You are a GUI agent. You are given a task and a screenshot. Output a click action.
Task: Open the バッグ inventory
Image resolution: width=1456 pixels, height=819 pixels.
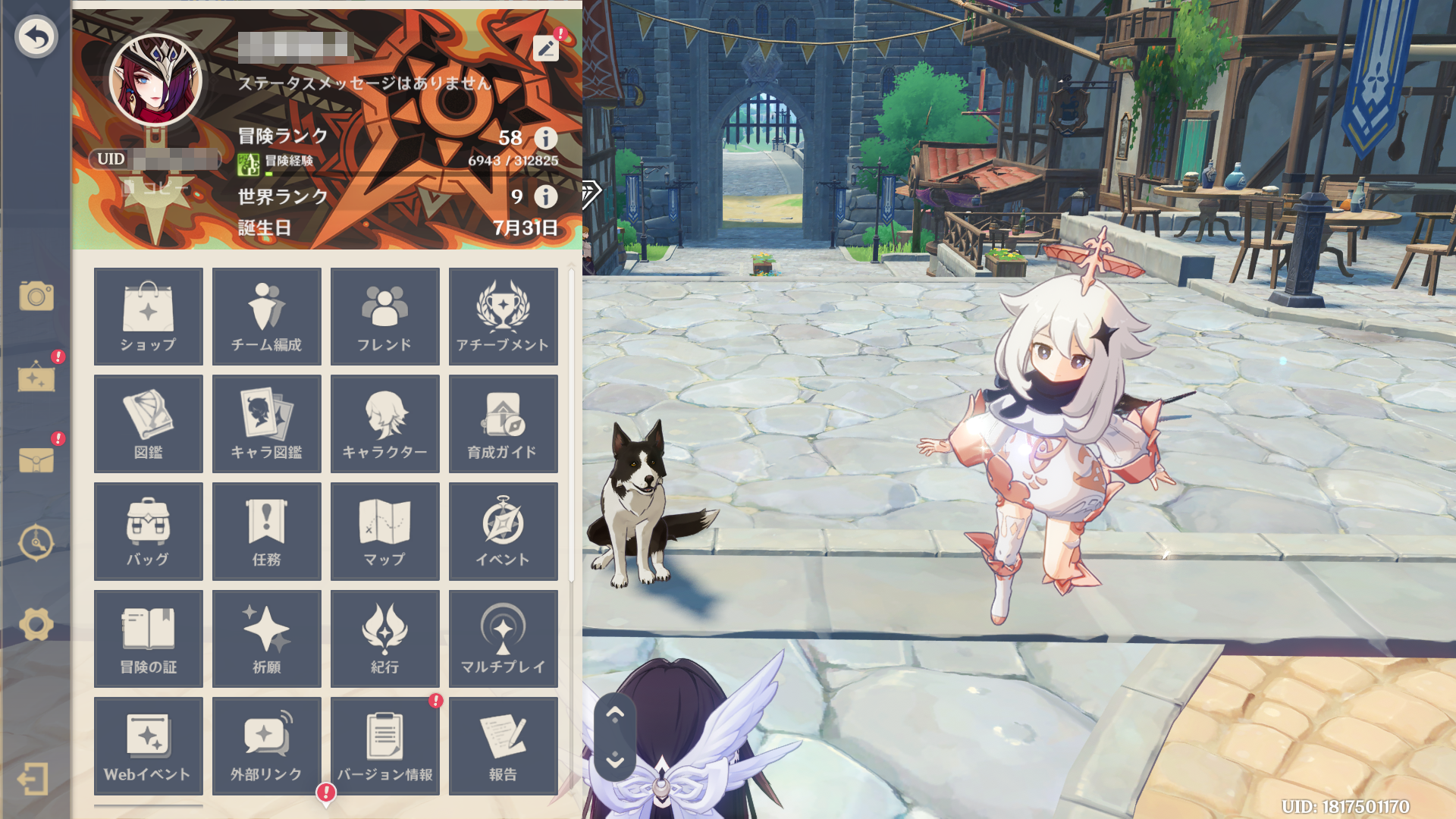click(x=149, y=532)
